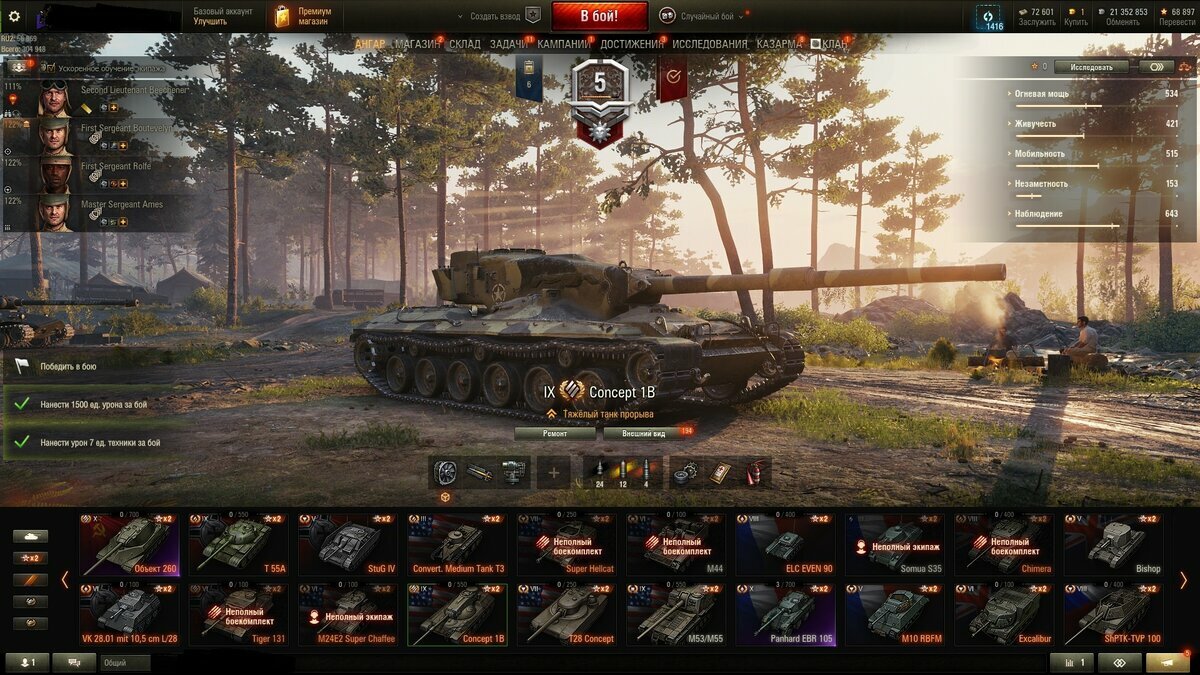The image size is (1200, 675).
Task: Open Внешний вид customization
Action: [644, 433]
